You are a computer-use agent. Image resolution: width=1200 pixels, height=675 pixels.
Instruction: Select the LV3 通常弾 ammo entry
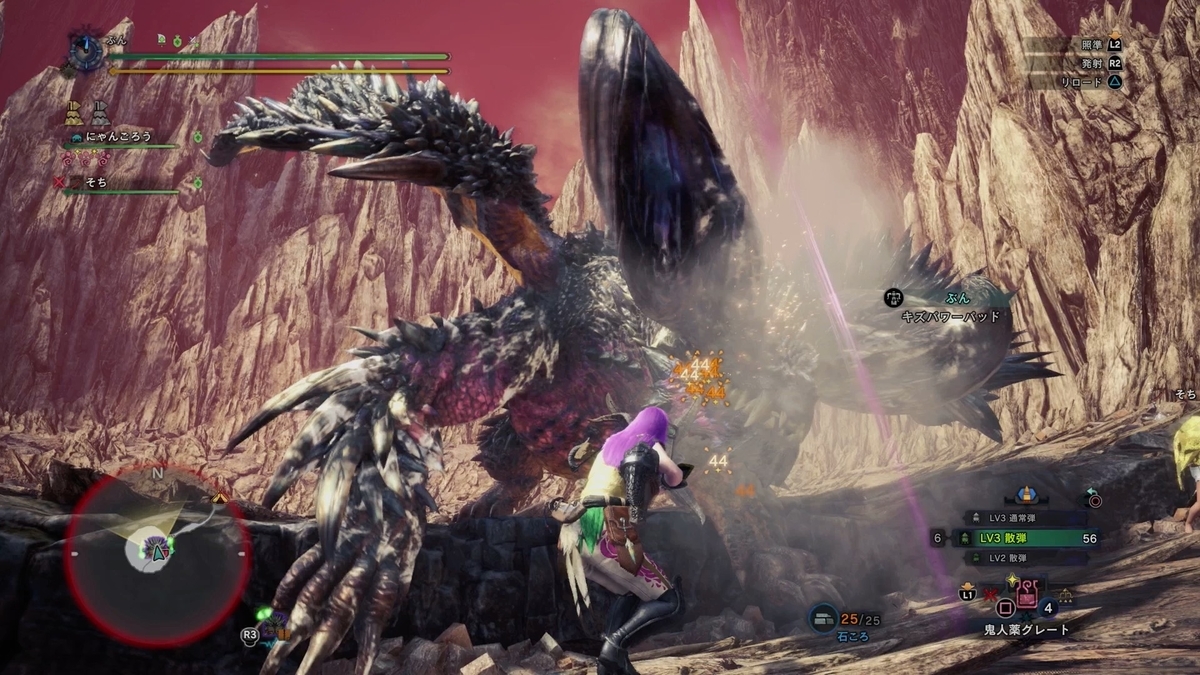pos(1026,518)
